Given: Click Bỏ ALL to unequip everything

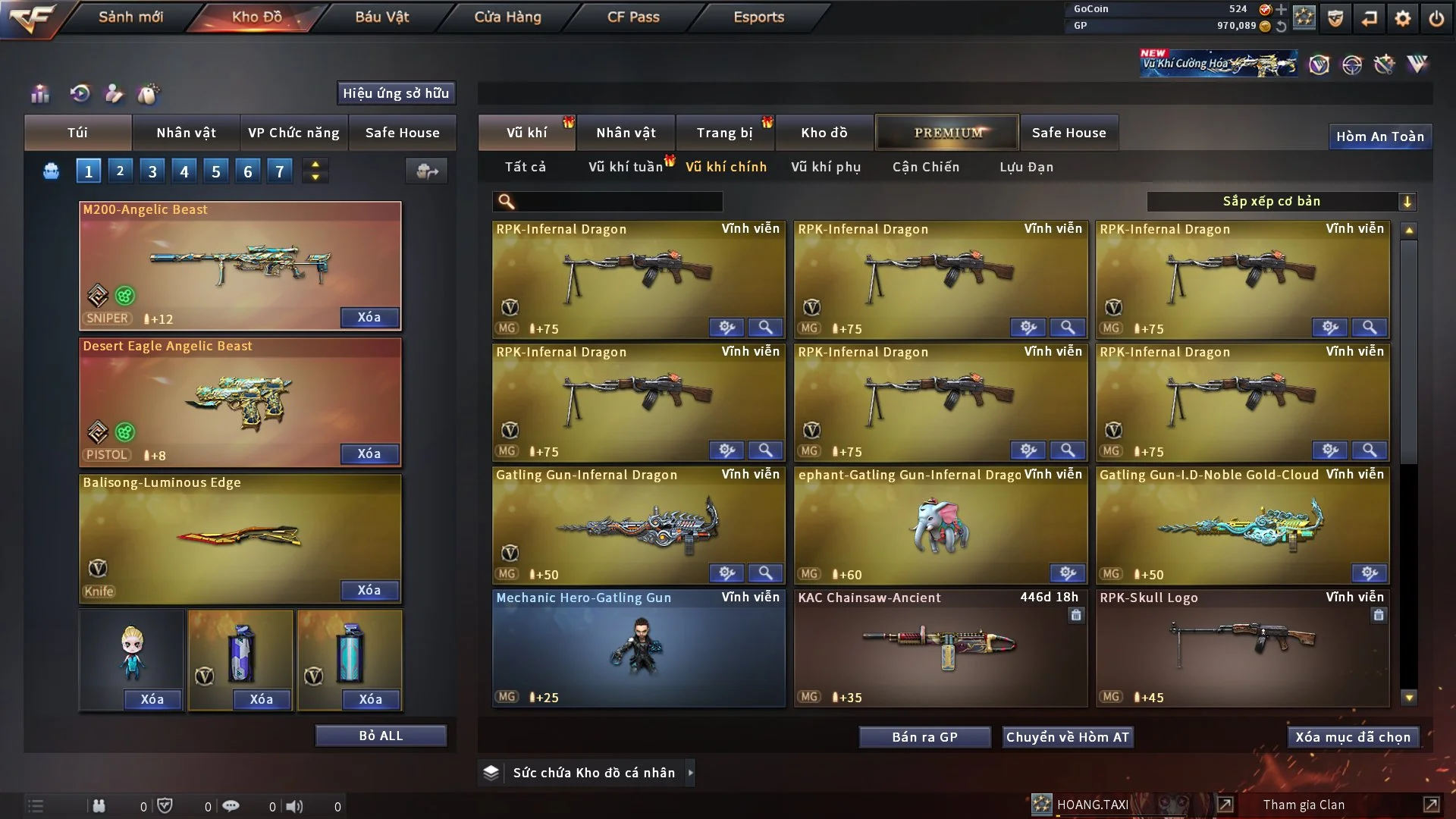Looking at the screenshot, I should [x=381, y=736].
